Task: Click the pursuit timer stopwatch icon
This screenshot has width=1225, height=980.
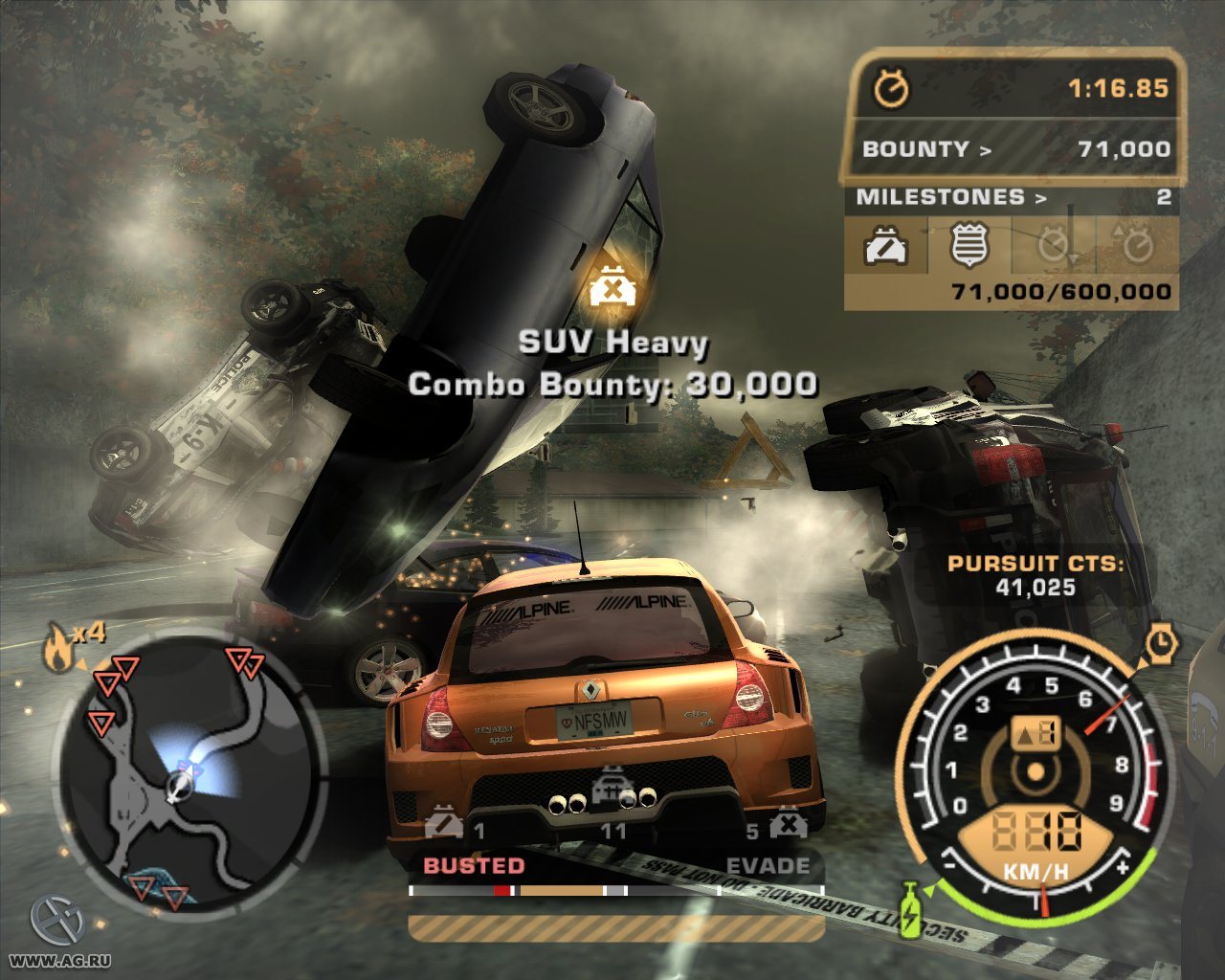Action: click(x=892, y=89)
